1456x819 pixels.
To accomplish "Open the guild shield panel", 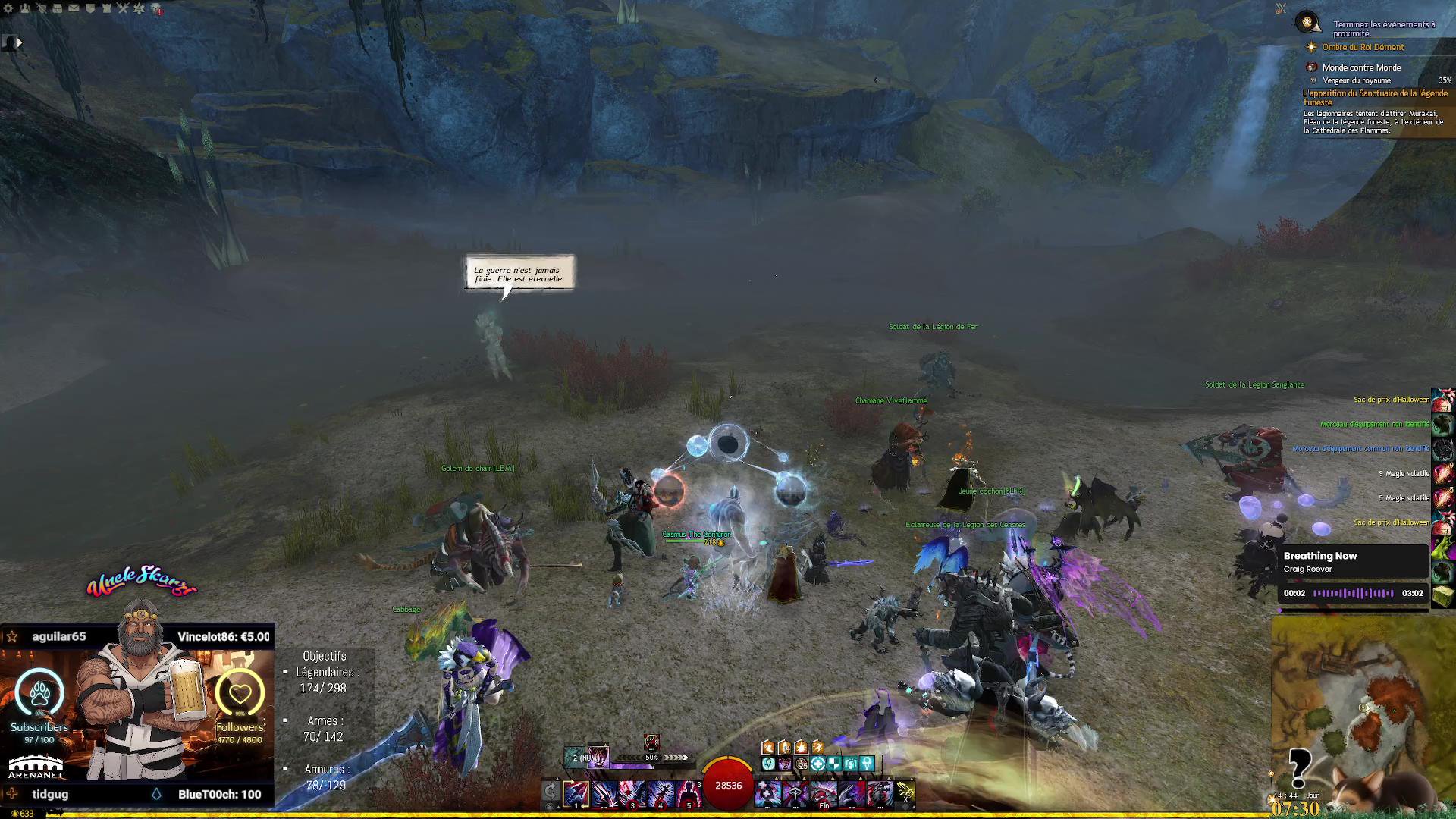I will [x=90, y=8].
